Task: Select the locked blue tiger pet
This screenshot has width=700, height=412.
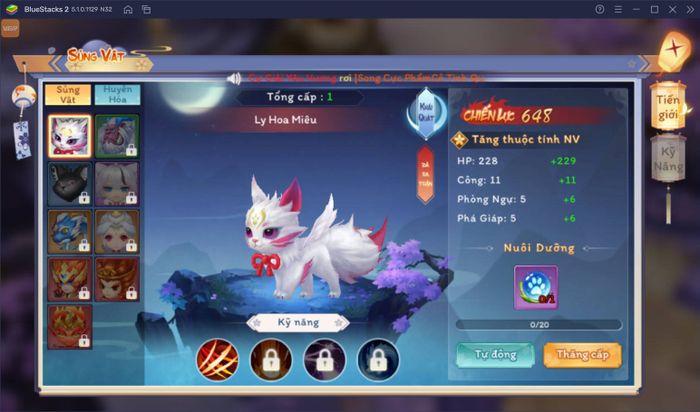Action: click(69, 230)
